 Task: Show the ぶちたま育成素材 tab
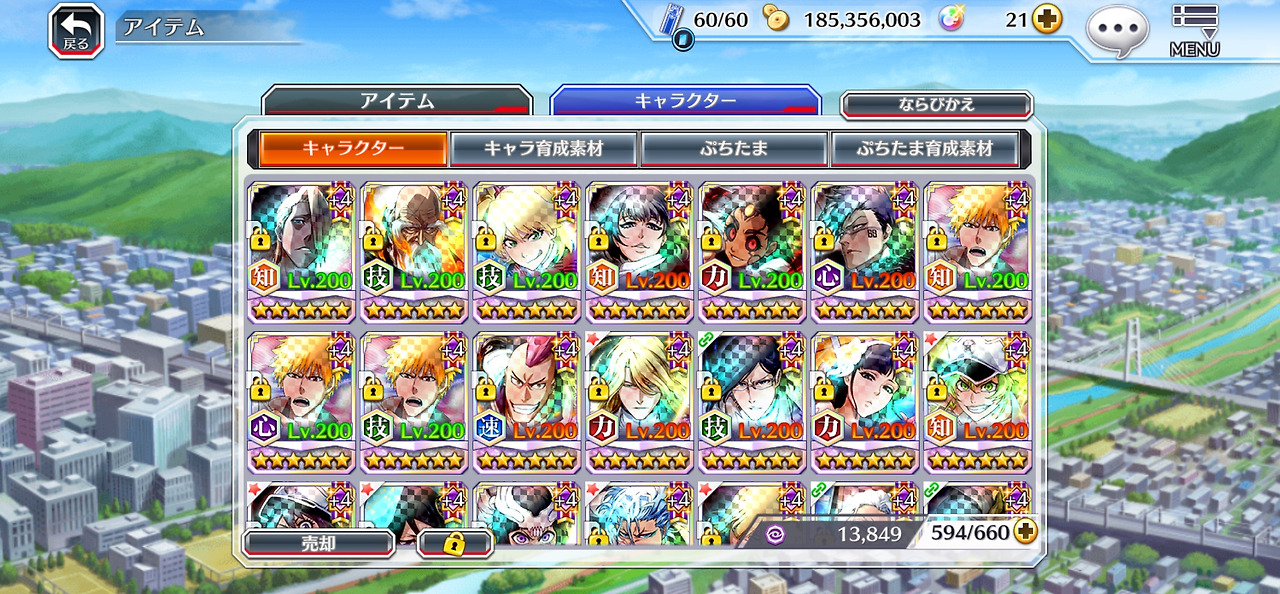point(924,148)
